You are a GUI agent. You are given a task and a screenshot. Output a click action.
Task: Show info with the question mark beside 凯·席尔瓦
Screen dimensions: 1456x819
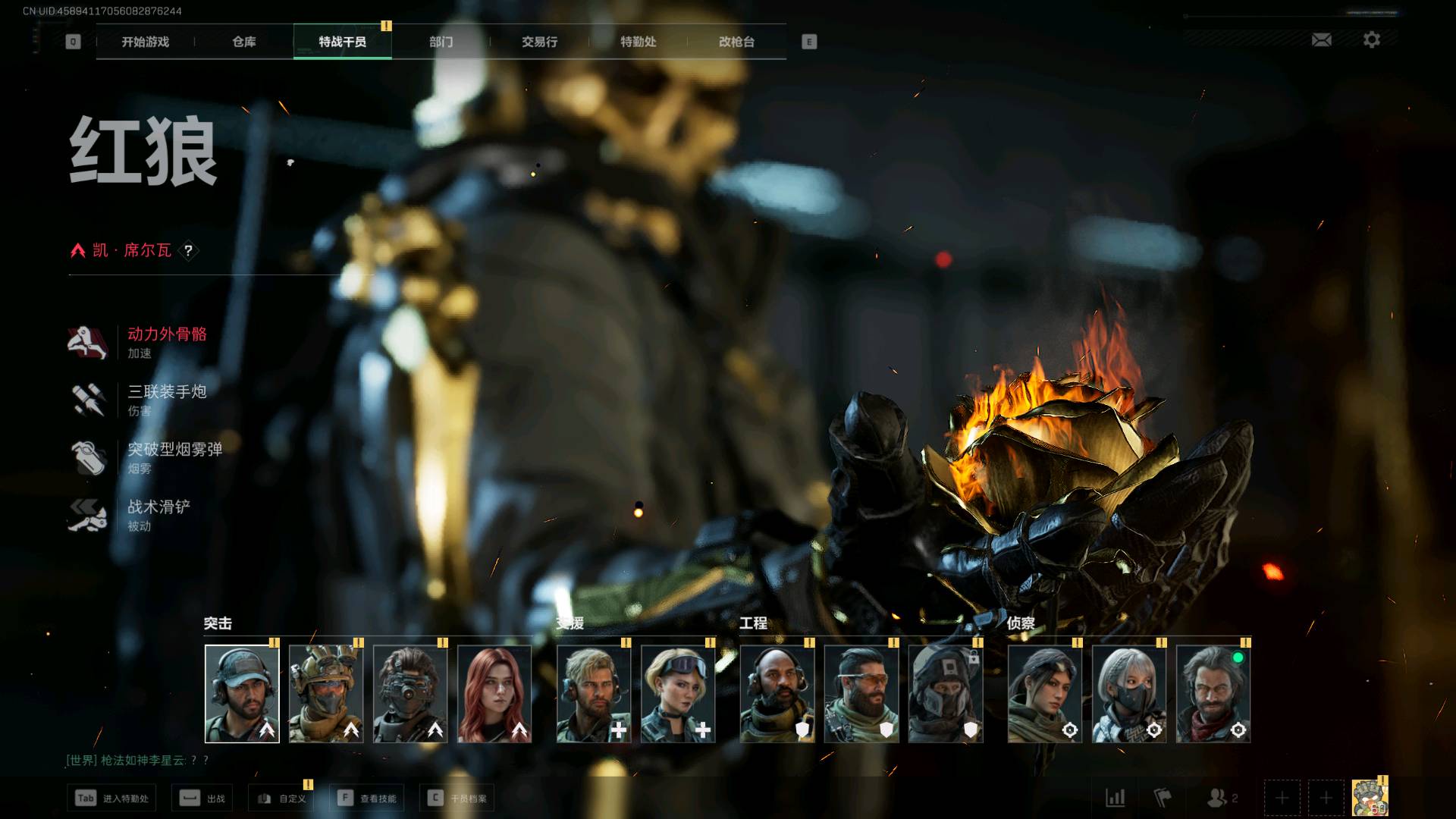tap(188, 250)
